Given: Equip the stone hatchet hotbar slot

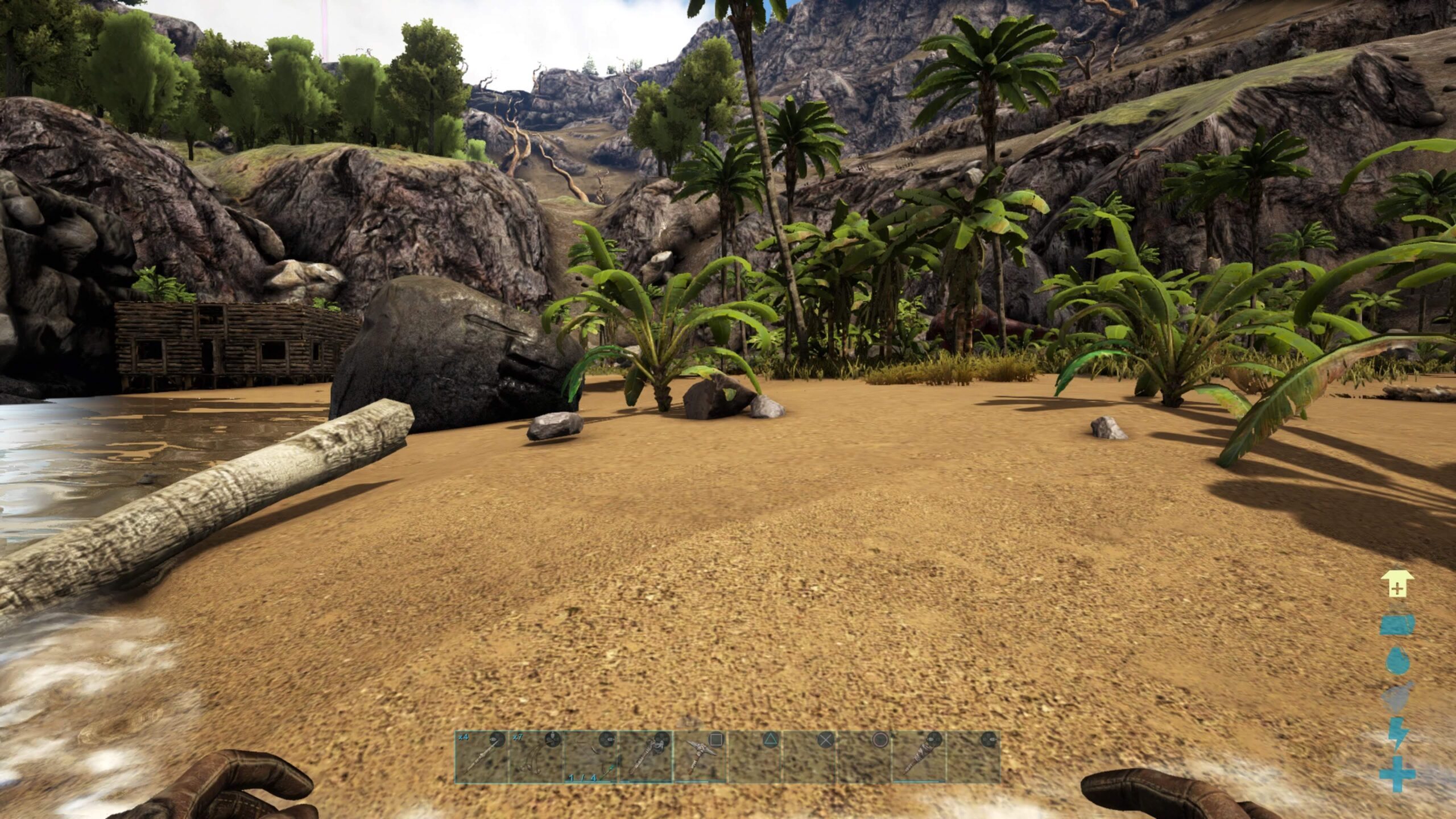Looking at the screenshot, I should (x=645, y=757).
